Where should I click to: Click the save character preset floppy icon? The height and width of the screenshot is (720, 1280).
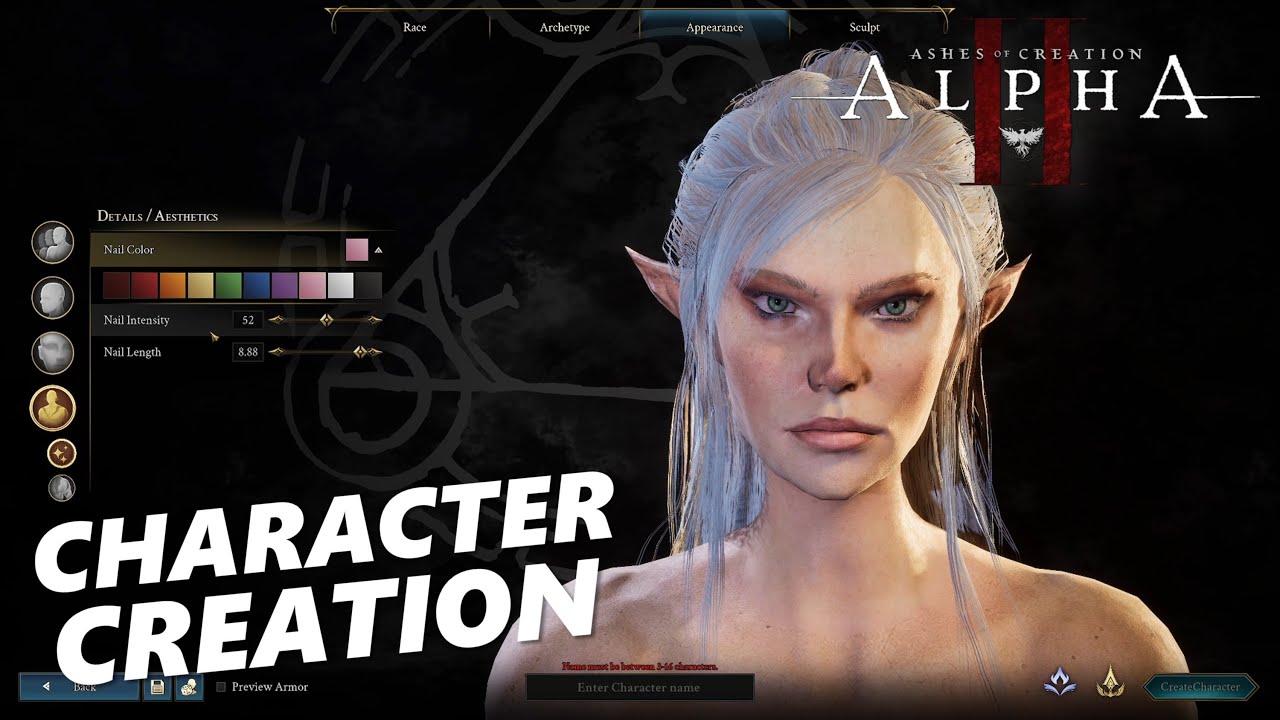point(156,687)
